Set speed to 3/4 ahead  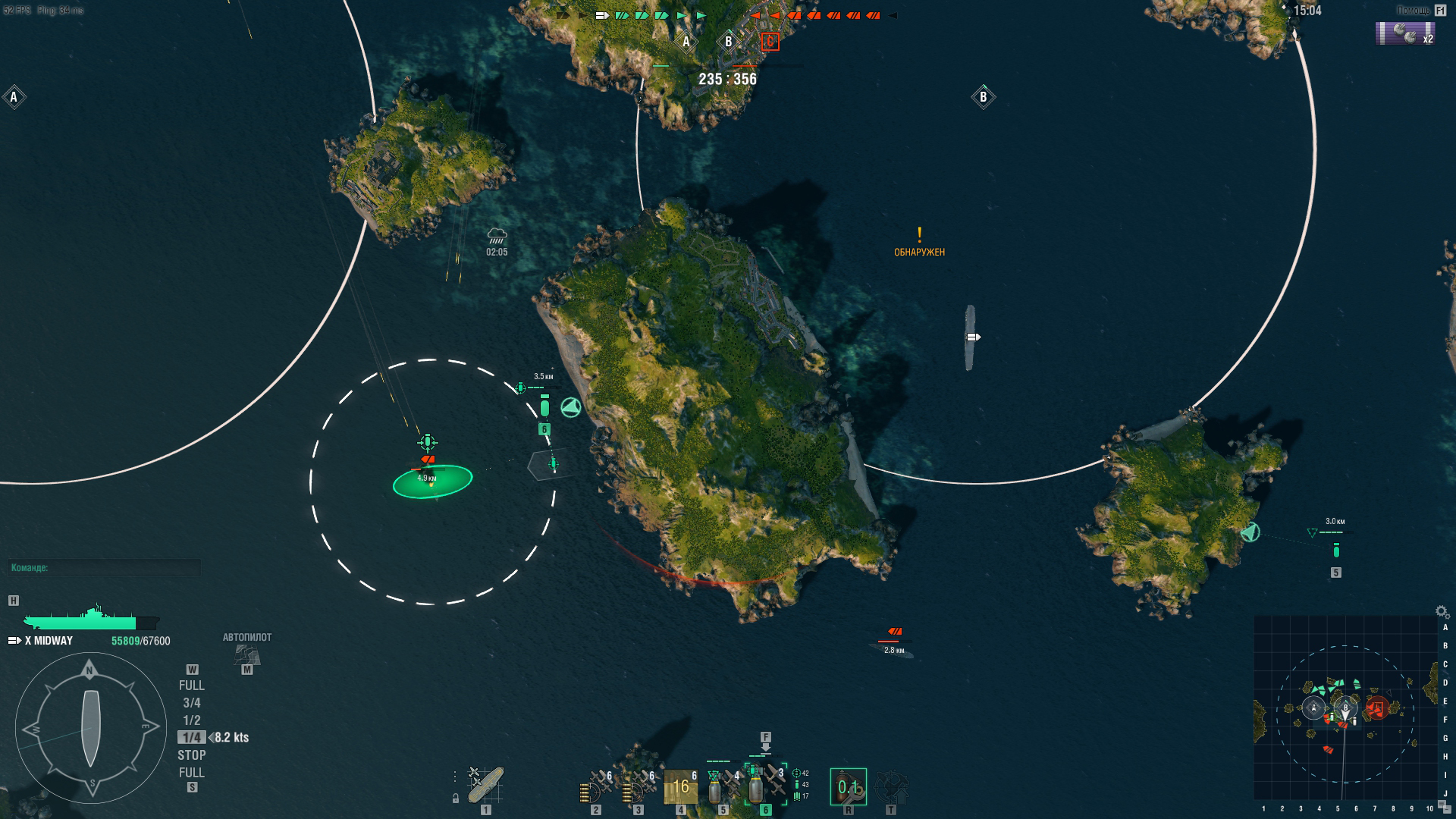click(x=191, y=703)
